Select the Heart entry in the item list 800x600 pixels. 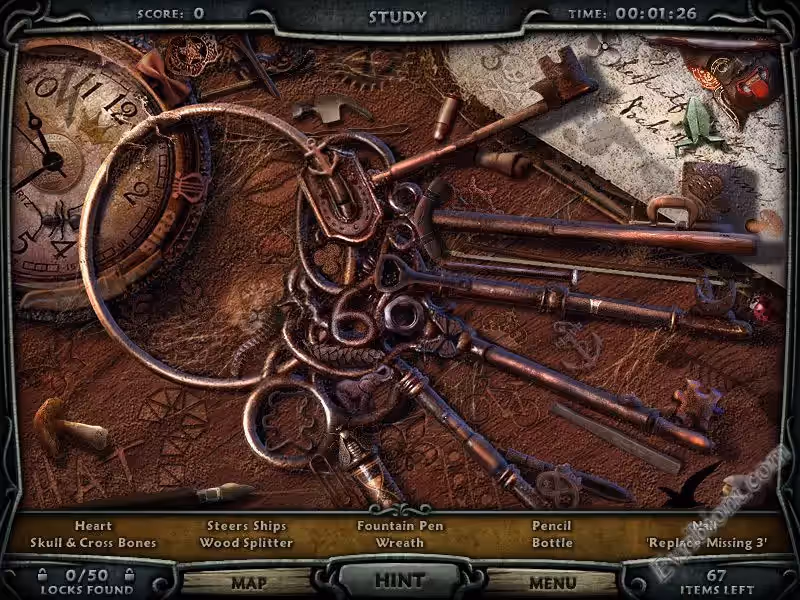pyautogui.click(x=93, y=526)
